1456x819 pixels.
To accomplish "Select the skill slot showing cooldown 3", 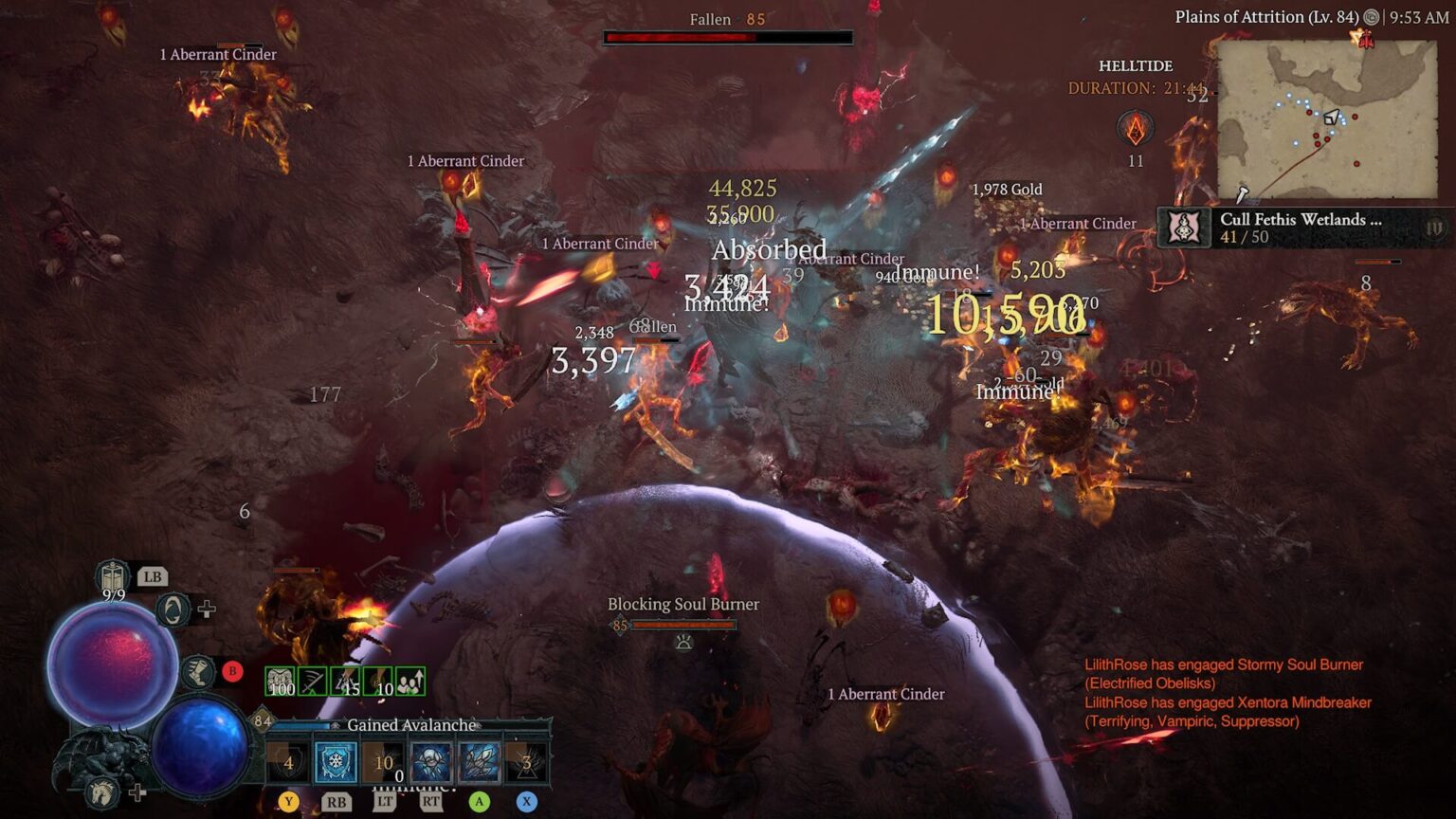I will (x=526, y=761).
